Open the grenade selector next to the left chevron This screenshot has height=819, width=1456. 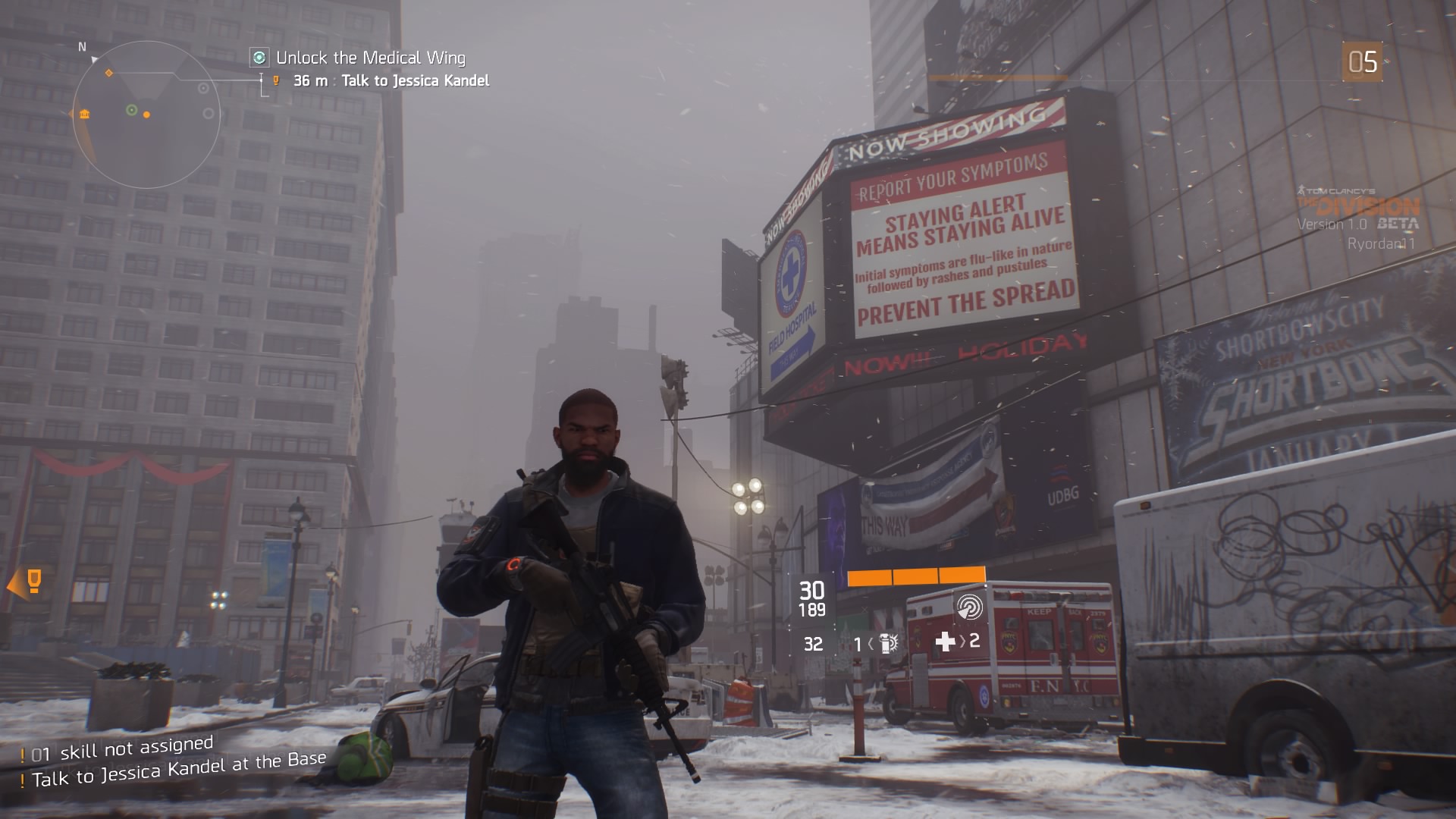(x=872, y=643)
